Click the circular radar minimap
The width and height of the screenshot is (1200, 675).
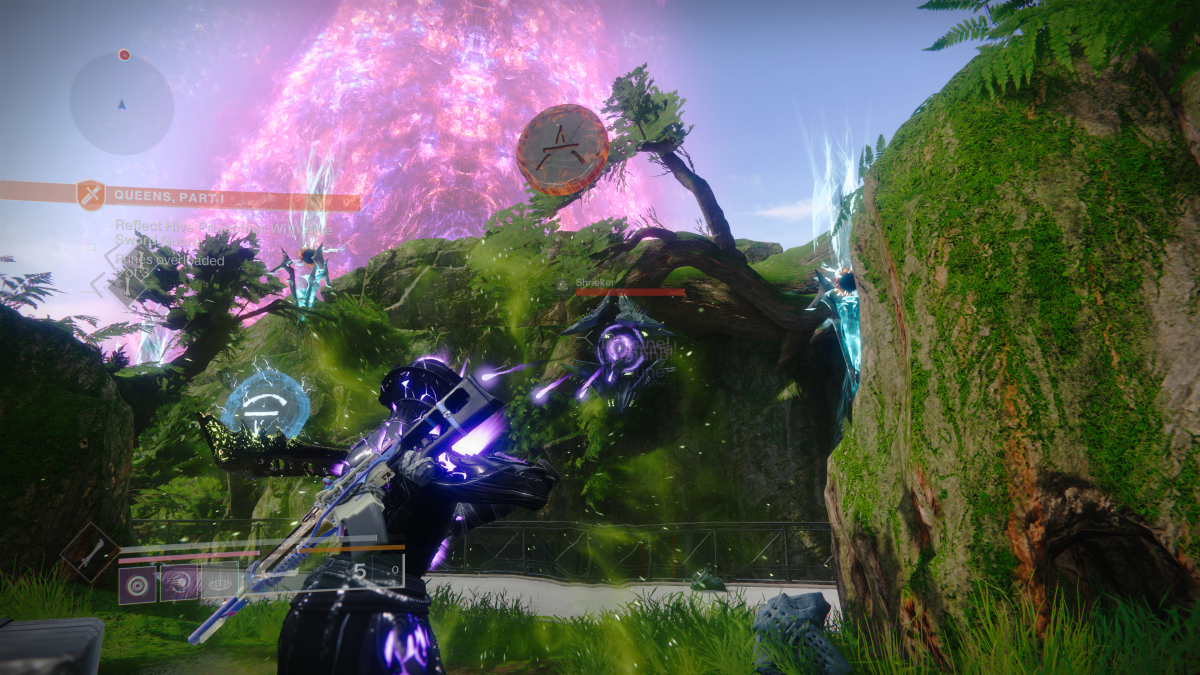[121, 103]
